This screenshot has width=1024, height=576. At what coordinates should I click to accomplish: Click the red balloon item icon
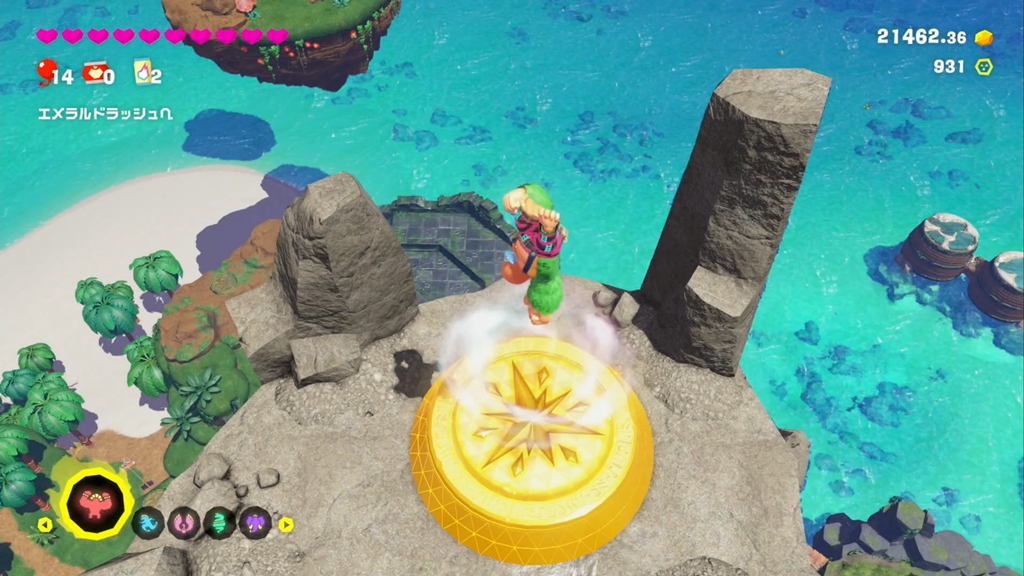click(44, 71)
